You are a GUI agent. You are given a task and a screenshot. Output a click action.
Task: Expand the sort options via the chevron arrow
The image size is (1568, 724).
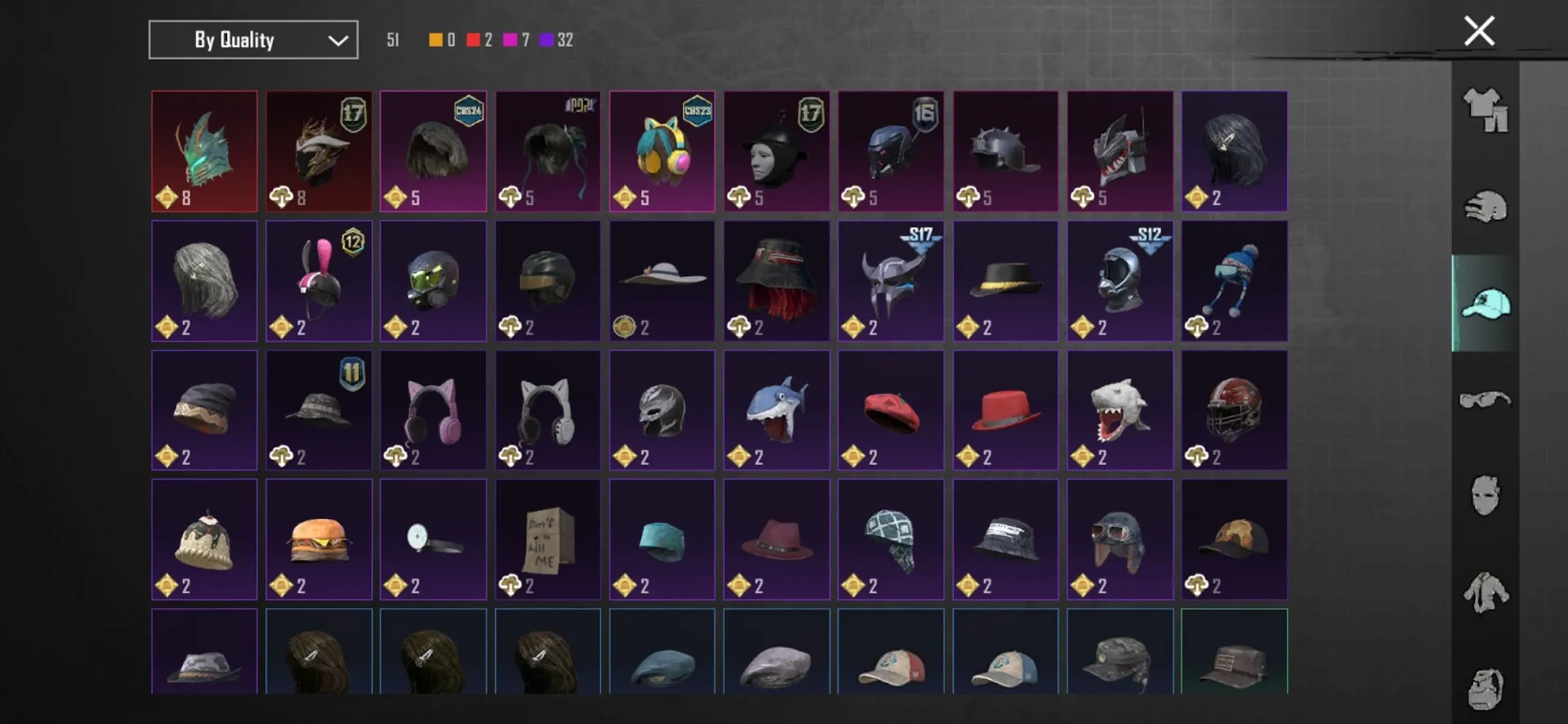pos(336,39)
